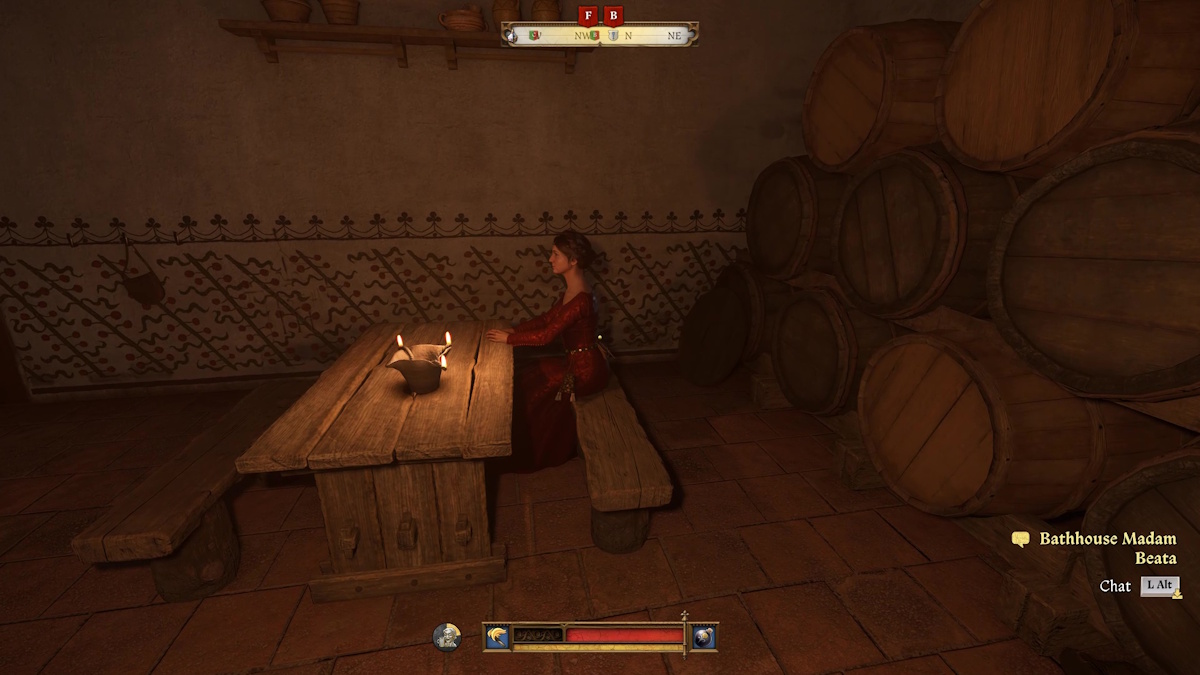
Task: Select the Bathhouse Madam Beata label
Action: pos(1107,548)
